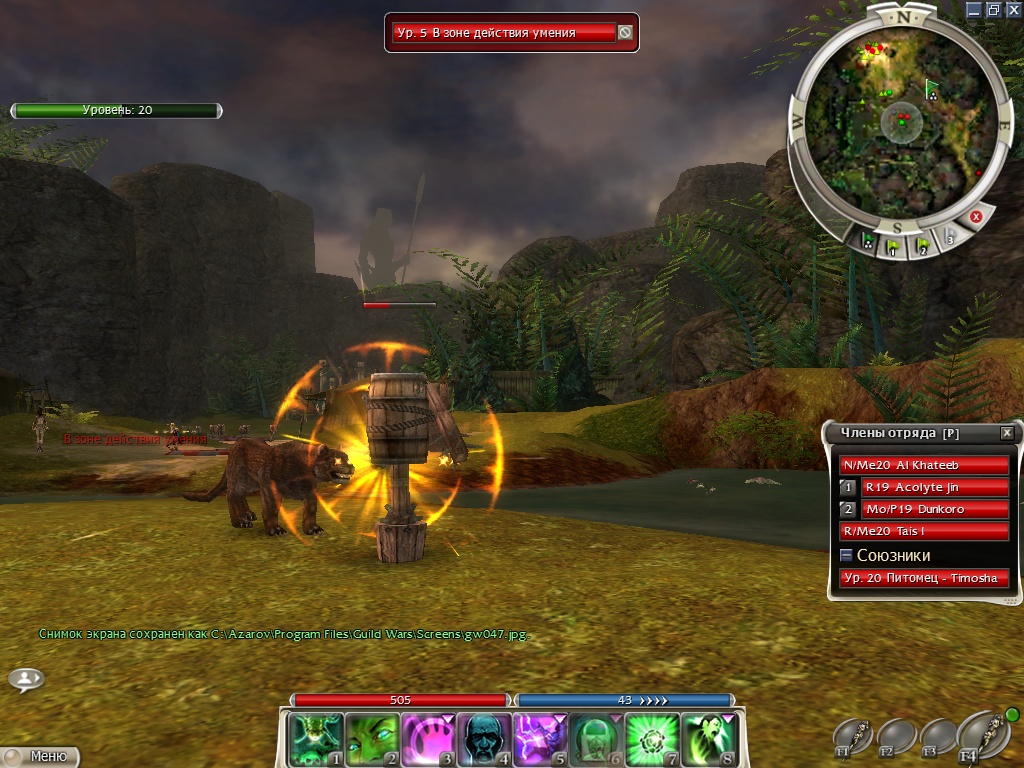Viewport: 1024px width, 768px height.
Task: Place flag for hero 1 on compass
Action: pyautogui.click(x=894, y=243)
